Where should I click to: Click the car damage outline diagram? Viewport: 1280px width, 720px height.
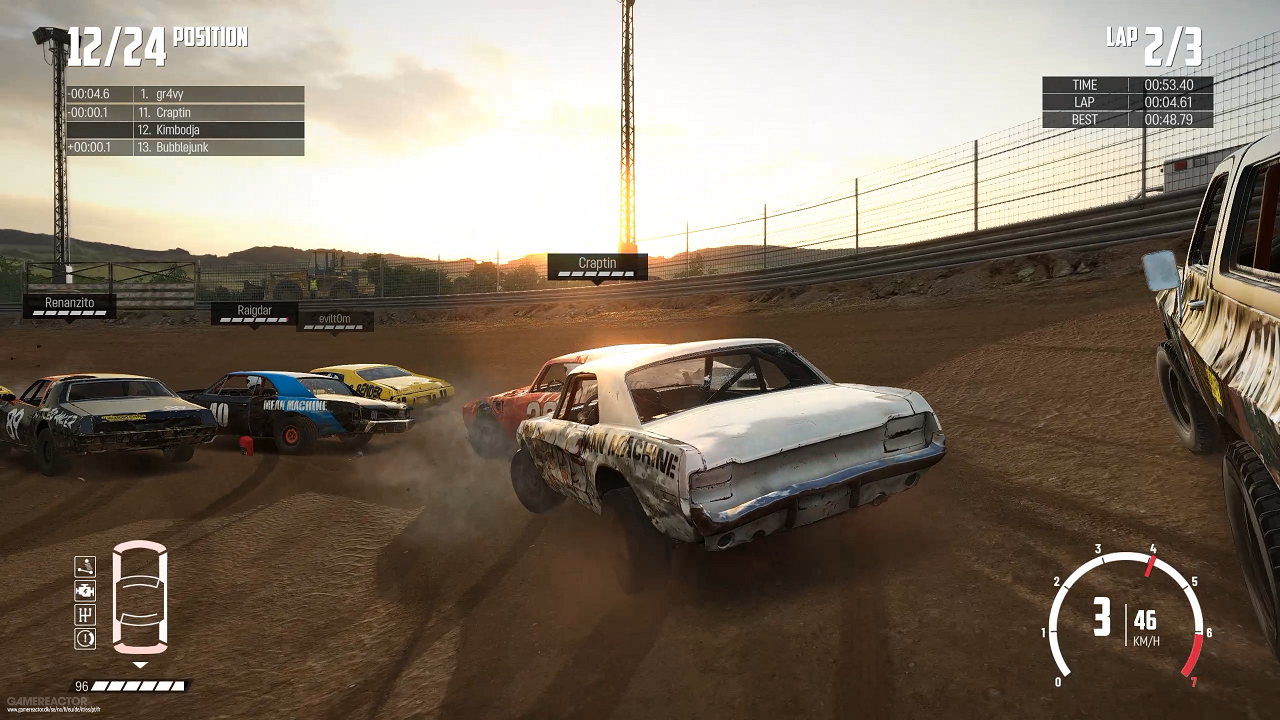click(x=140, y=600)
